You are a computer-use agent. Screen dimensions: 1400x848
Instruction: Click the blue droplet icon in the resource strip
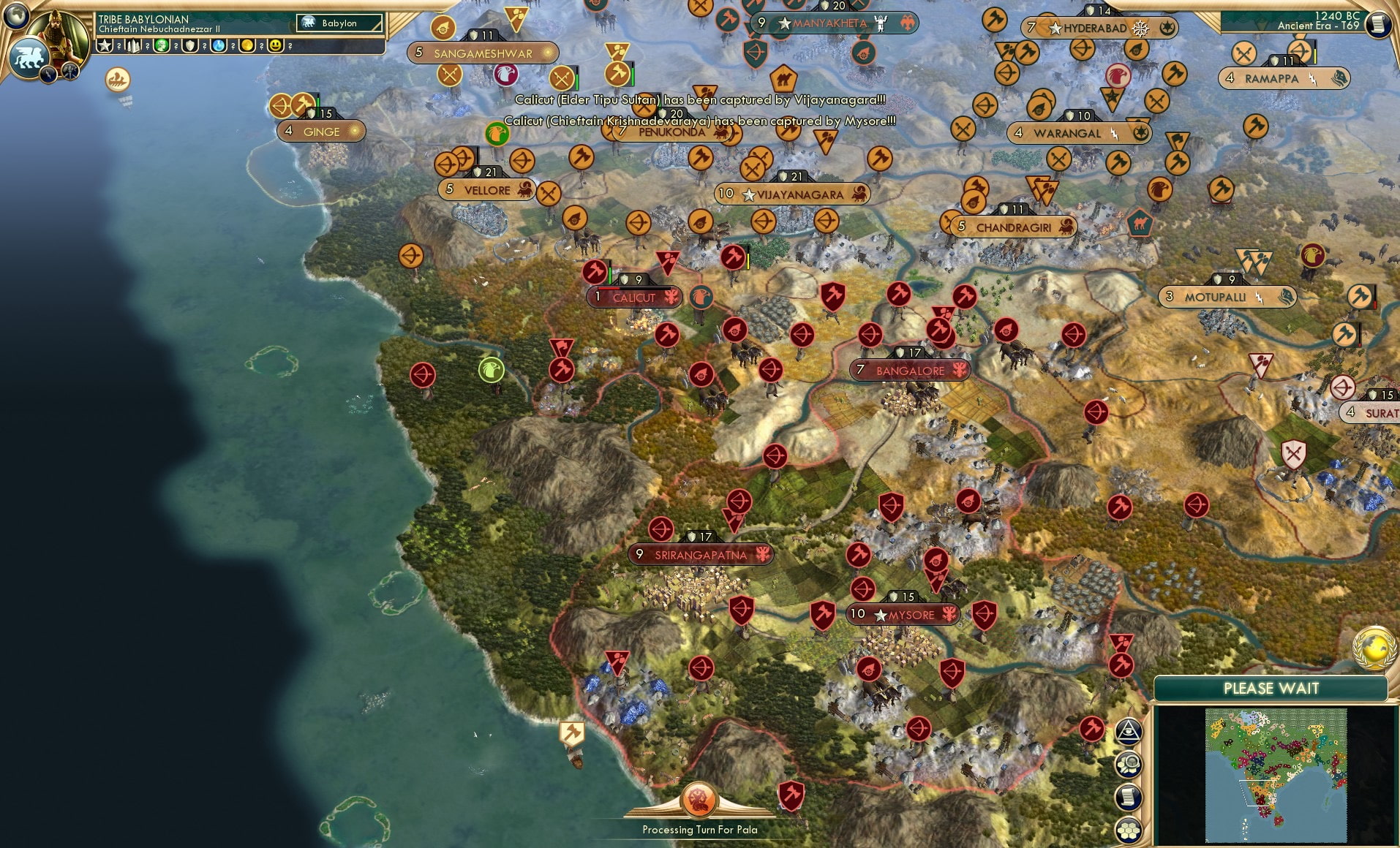(x=217, y=45)
